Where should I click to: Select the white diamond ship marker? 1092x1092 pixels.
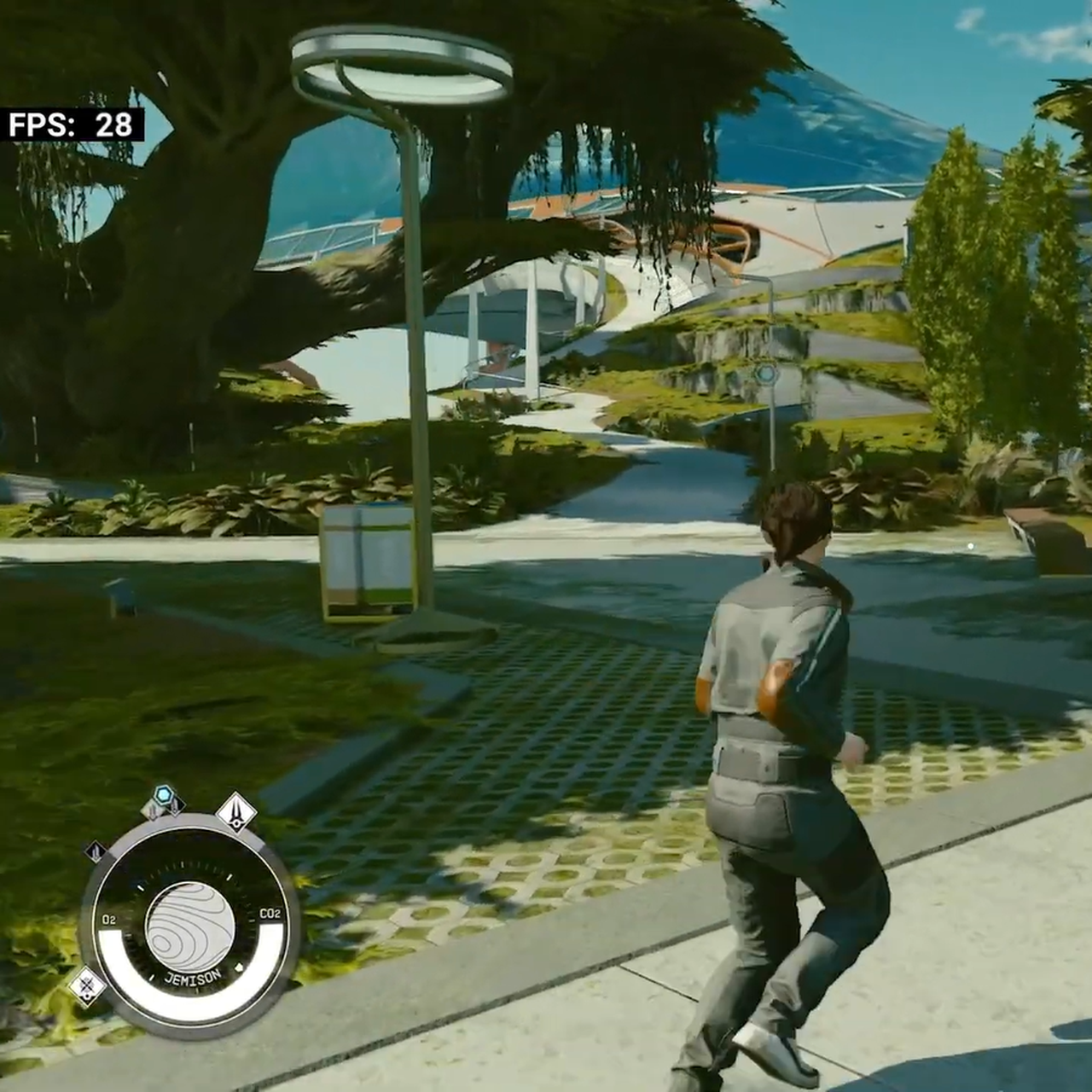click(x=236, y=811)
